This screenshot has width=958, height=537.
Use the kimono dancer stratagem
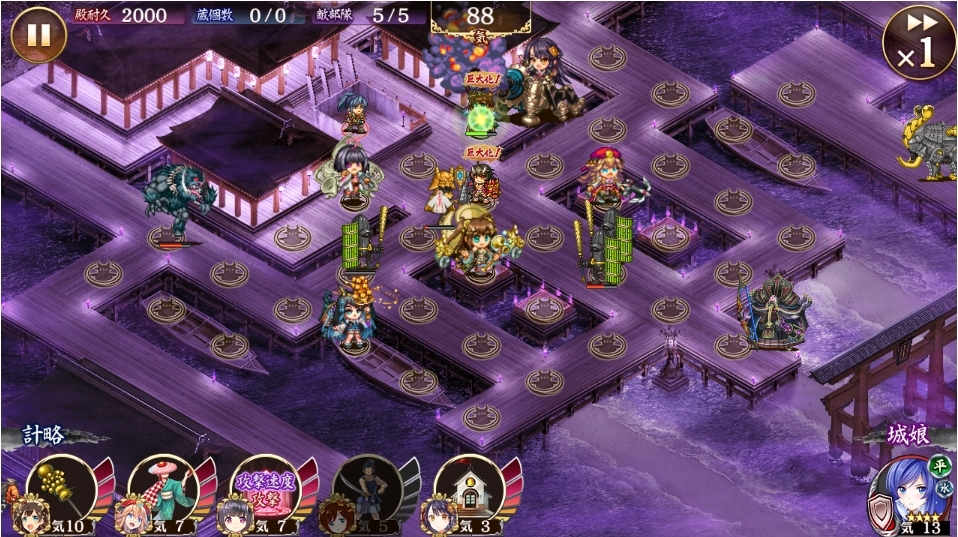165,492
